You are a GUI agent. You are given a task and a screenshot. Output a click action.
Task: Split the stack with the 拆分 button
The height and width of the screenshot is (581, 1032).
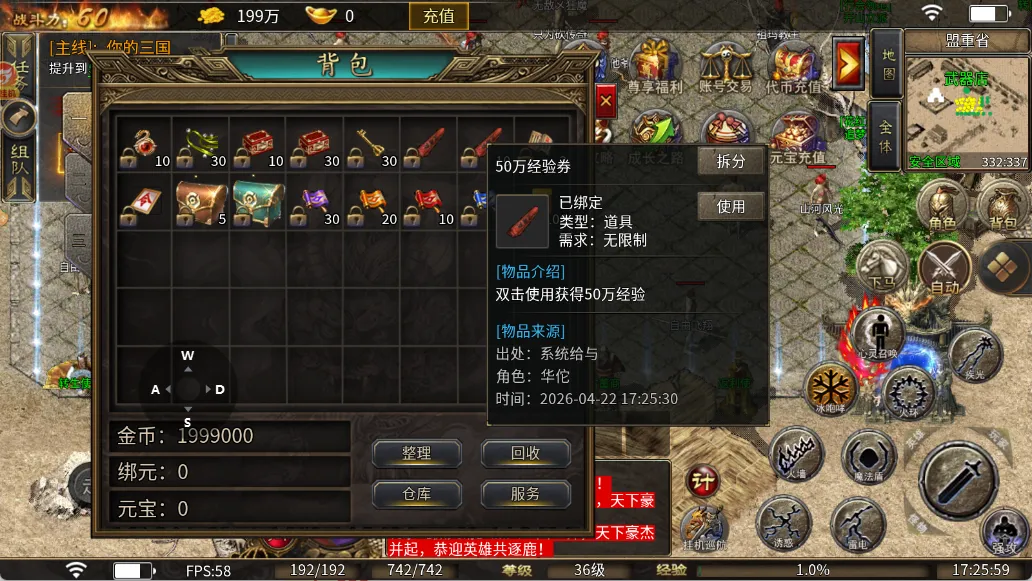click(731, 162)
